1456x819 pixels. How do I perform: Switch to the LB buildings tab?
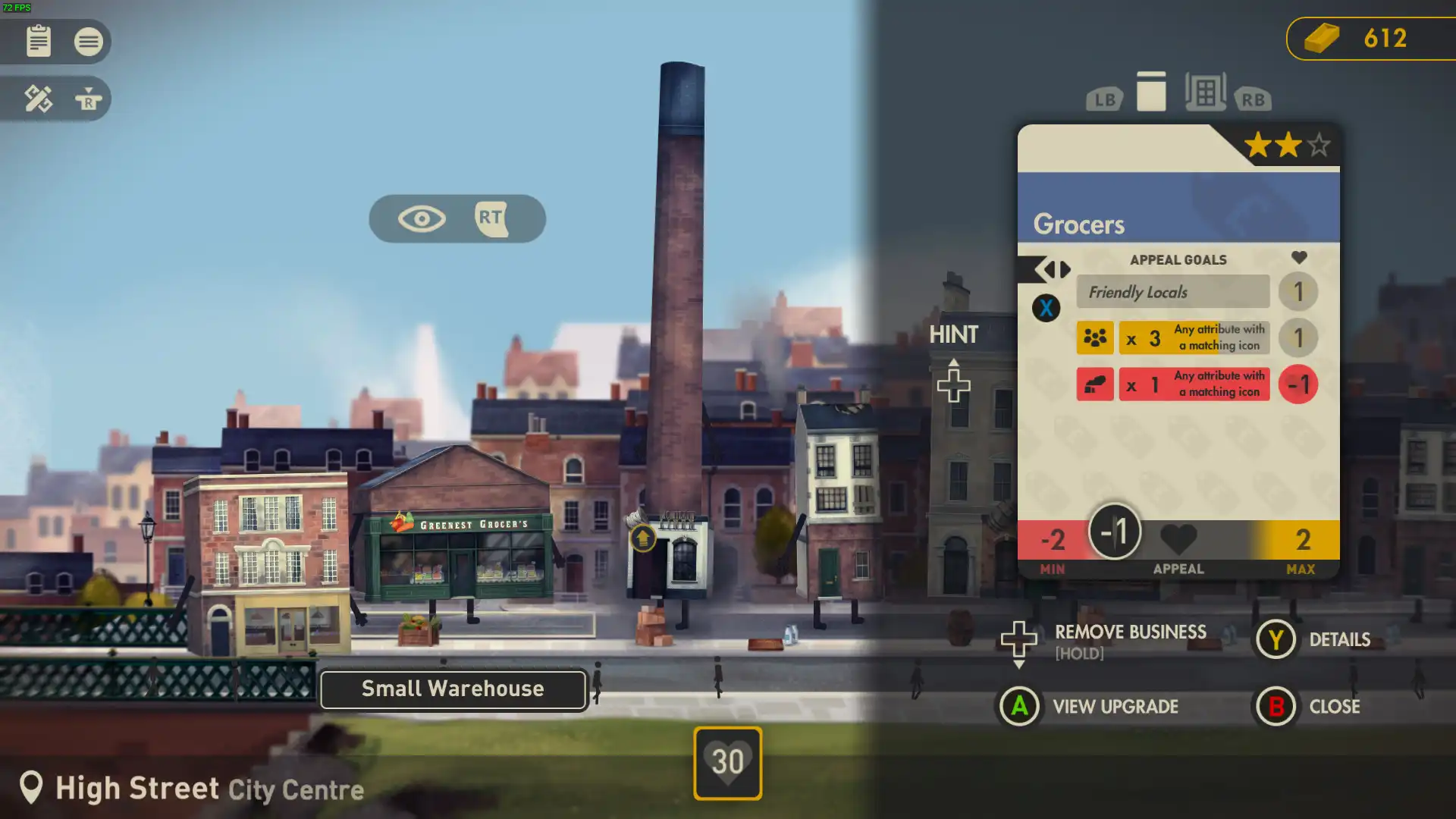point(1104,97)
